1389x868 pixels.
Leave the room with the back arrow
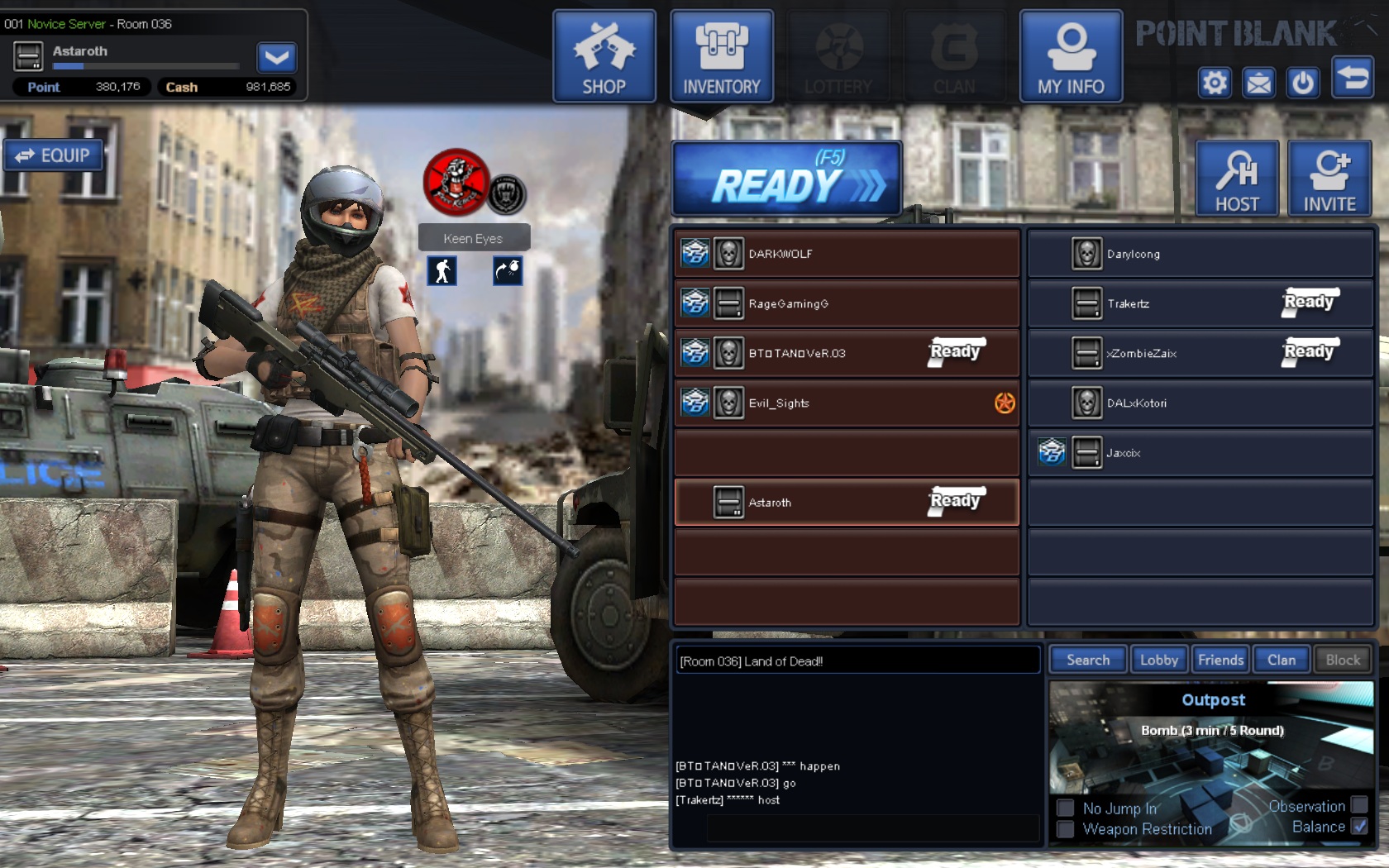pos(1353,78)
